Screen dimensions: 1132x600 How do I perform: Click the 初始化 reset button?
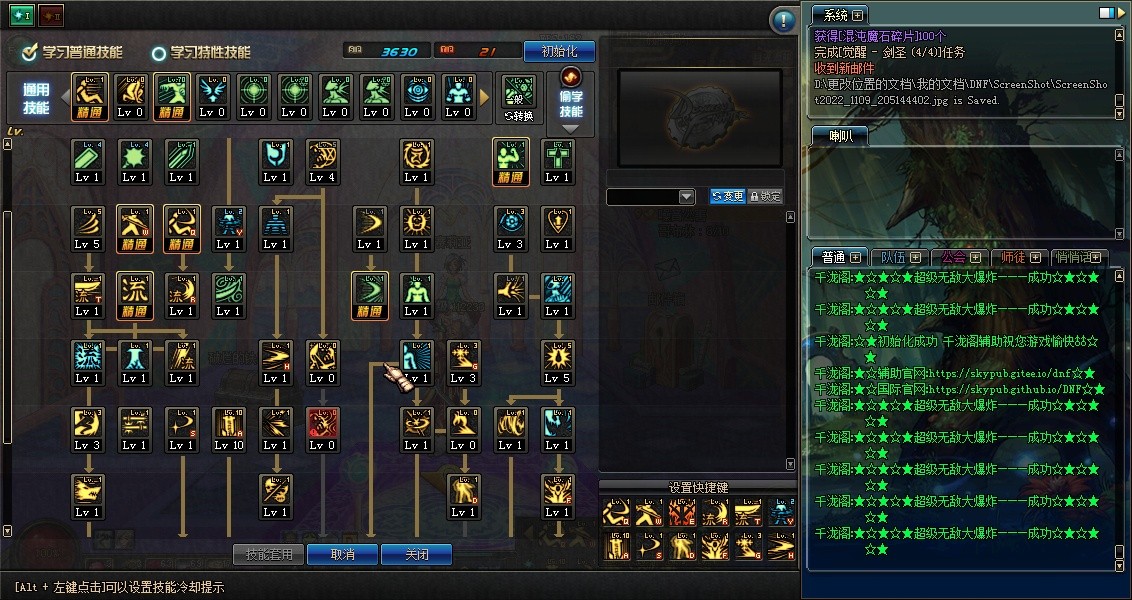click(559, 51)
